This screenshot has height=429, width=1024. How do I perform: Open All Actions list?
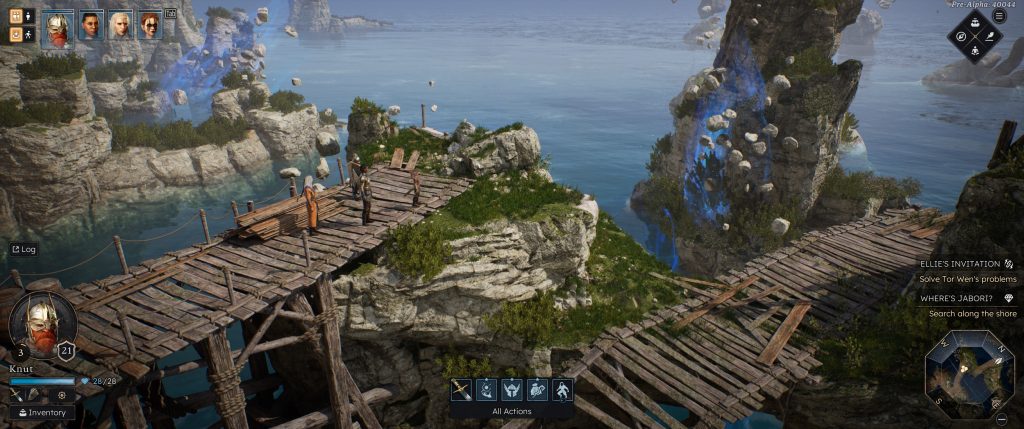pos(511,411)
